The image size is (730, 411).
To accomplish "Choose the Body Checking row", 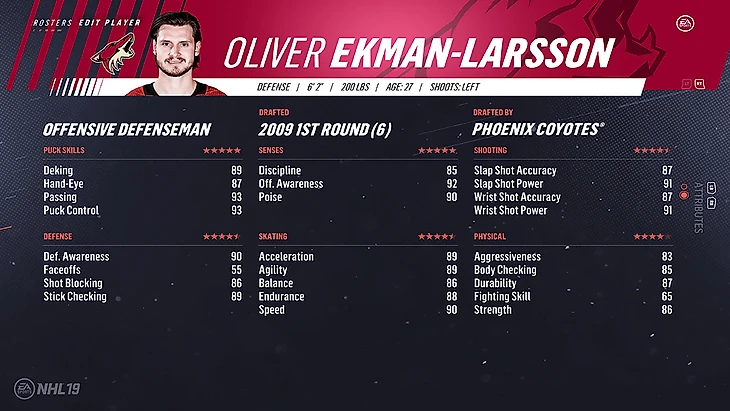I will tap(572, 270).
